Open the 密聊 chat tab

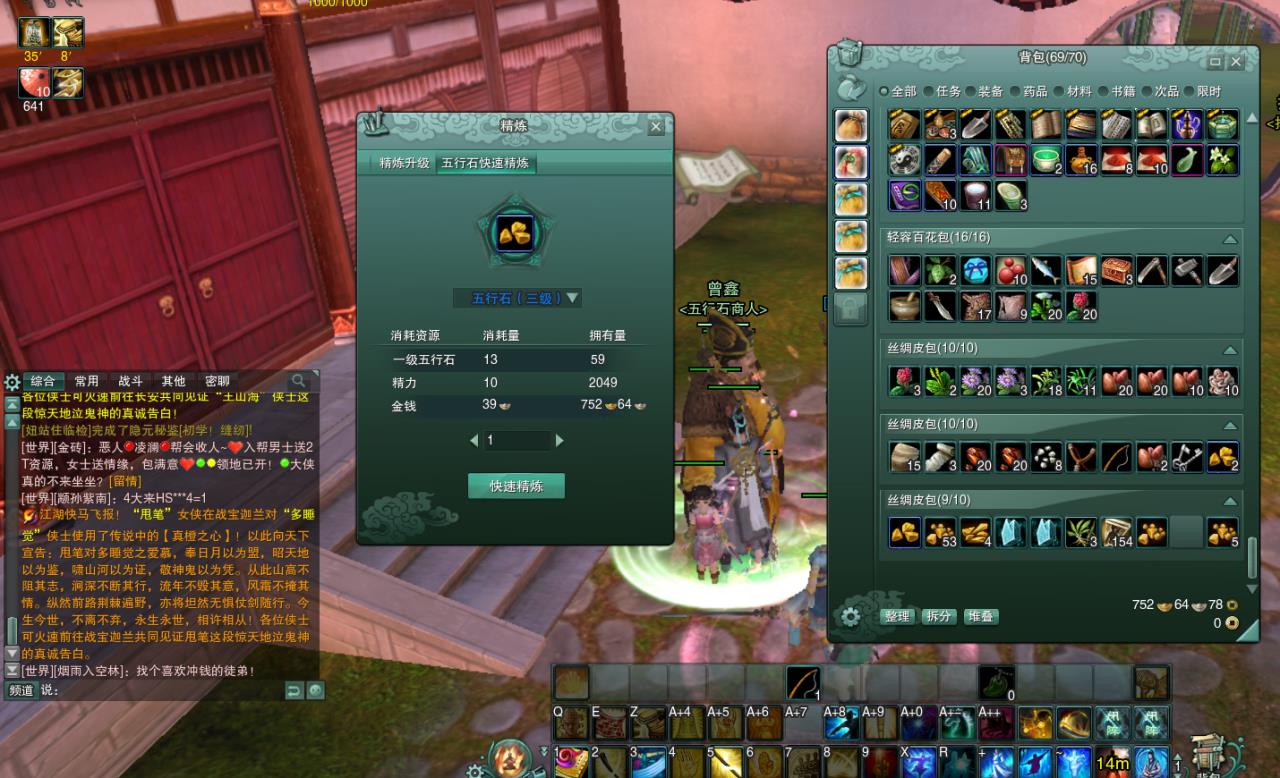click(x=217, y=381)
